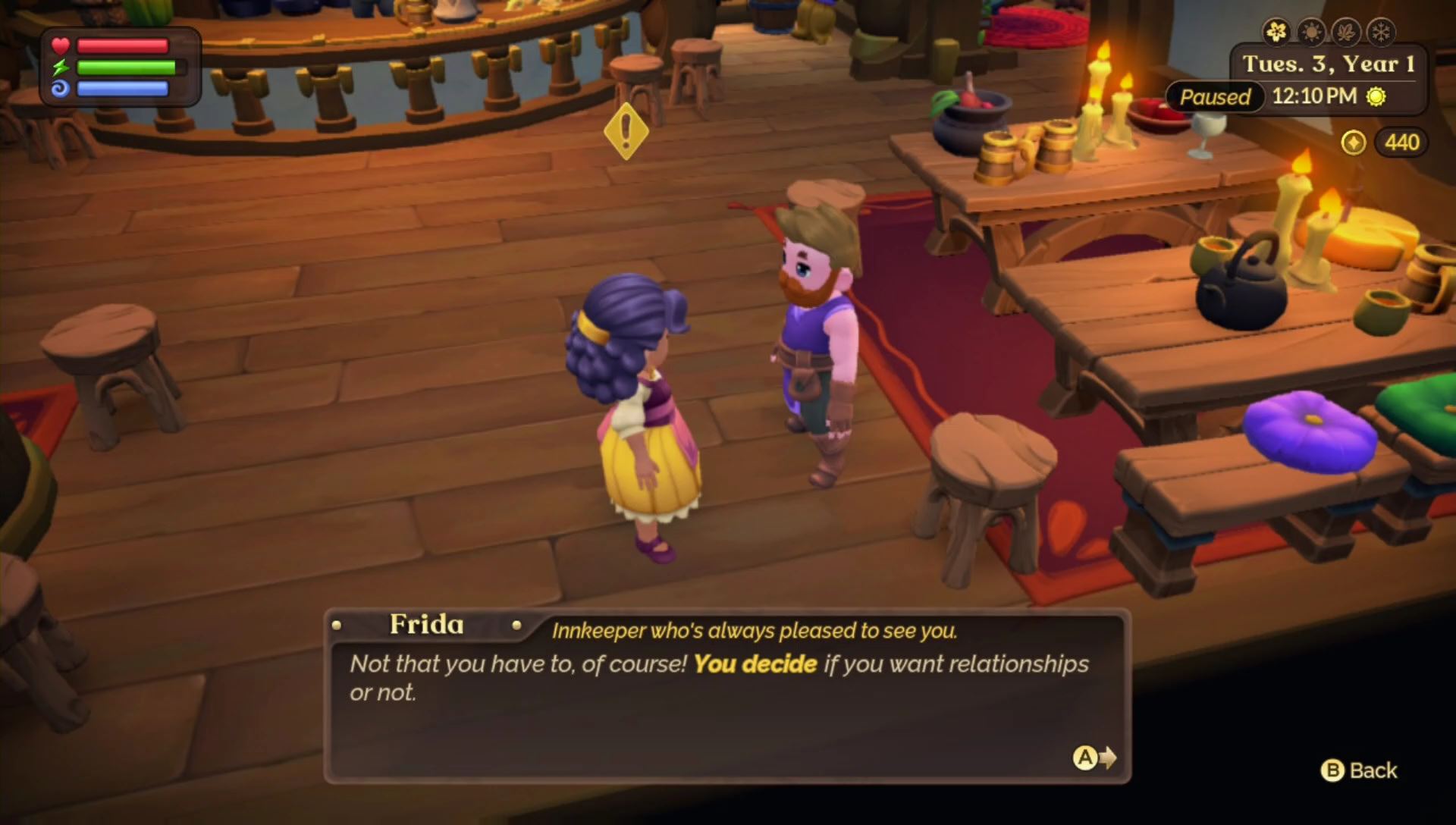
Task: Select the blue swirl mana icon
Action: tap(60, 89)
